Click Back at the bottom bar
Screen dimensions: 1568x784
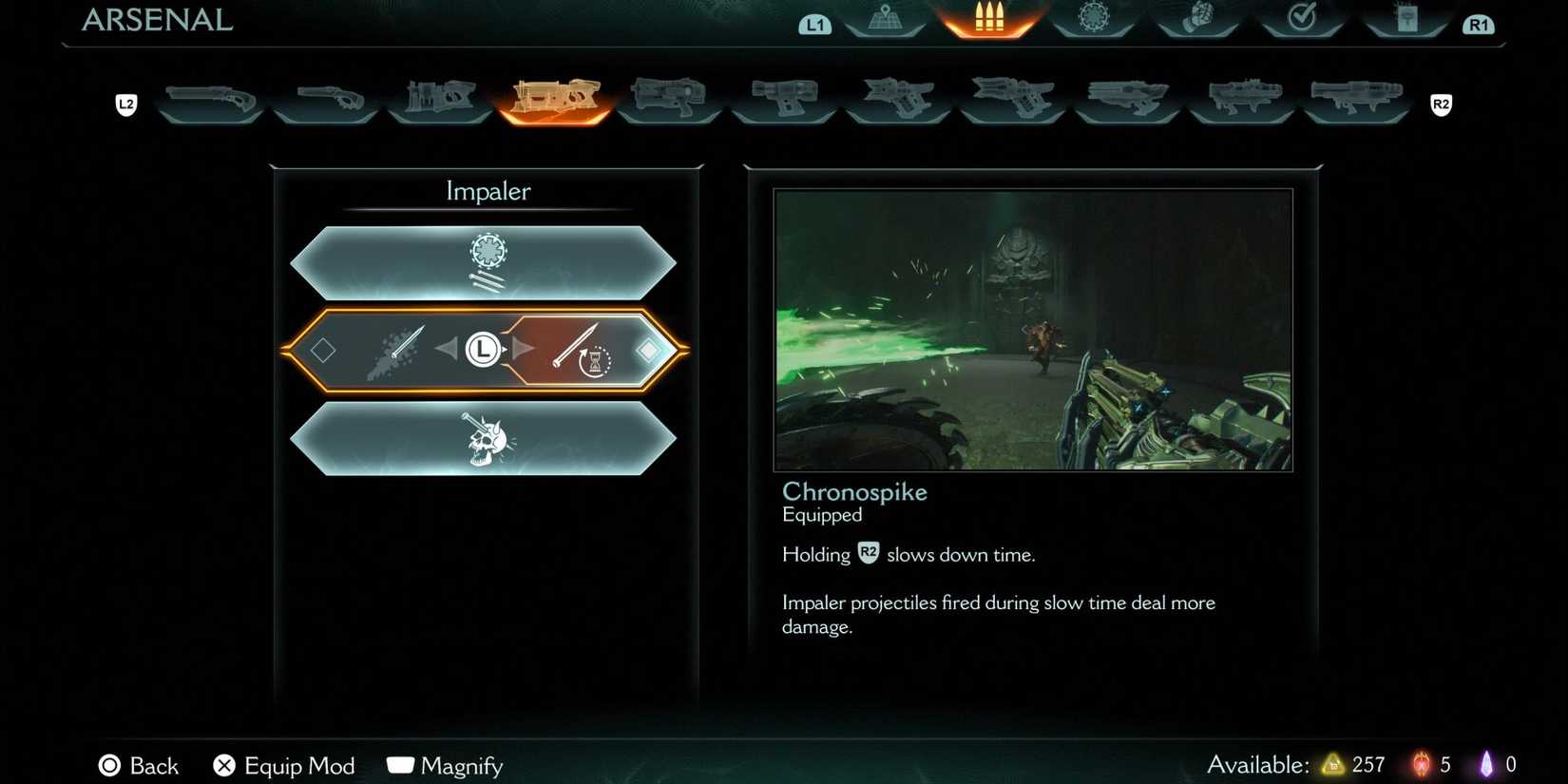pos(139,765)
